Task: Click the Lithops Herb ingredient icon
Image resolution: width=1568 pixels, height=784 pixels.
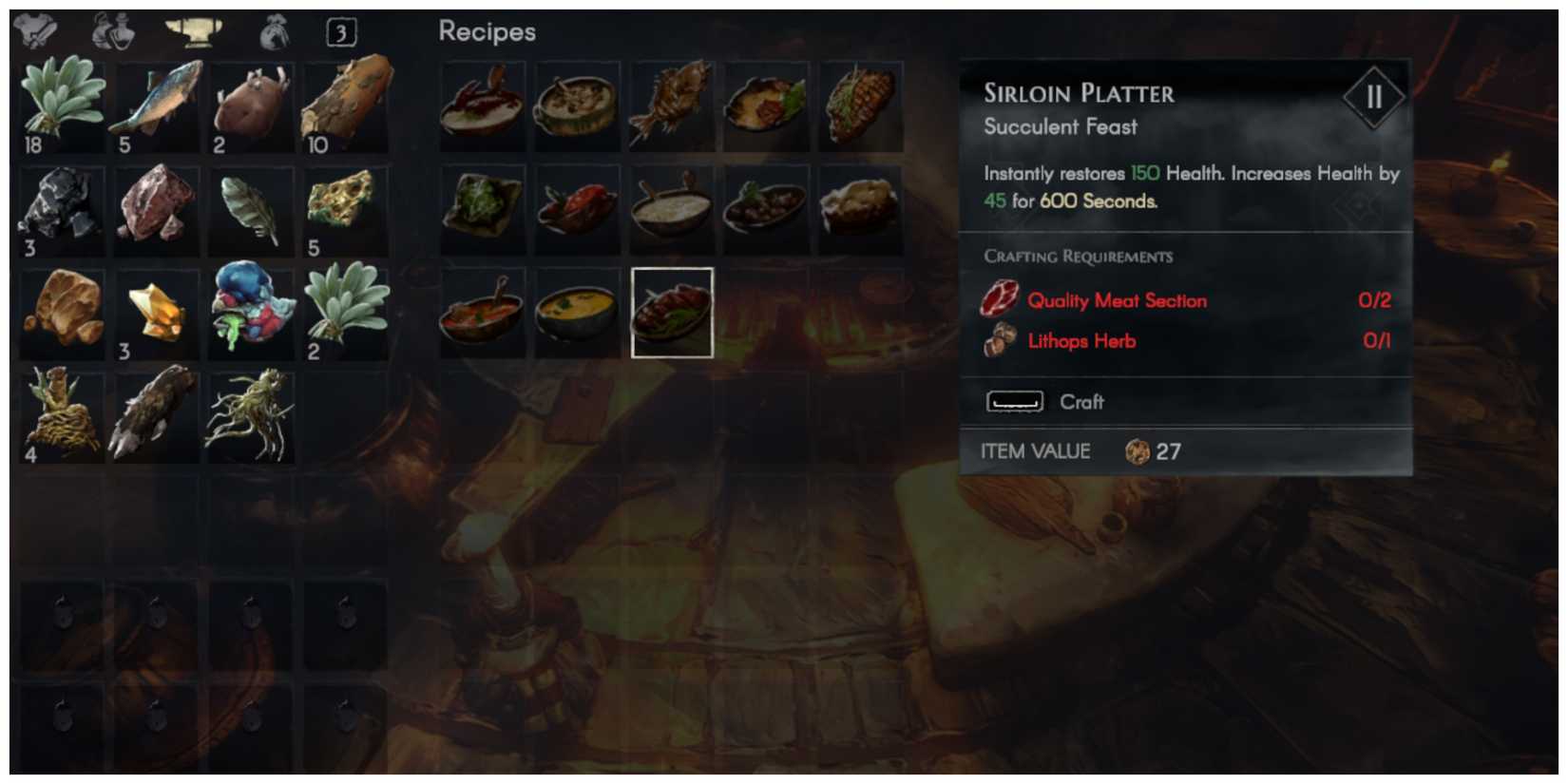Action: tap(1000, 340)
